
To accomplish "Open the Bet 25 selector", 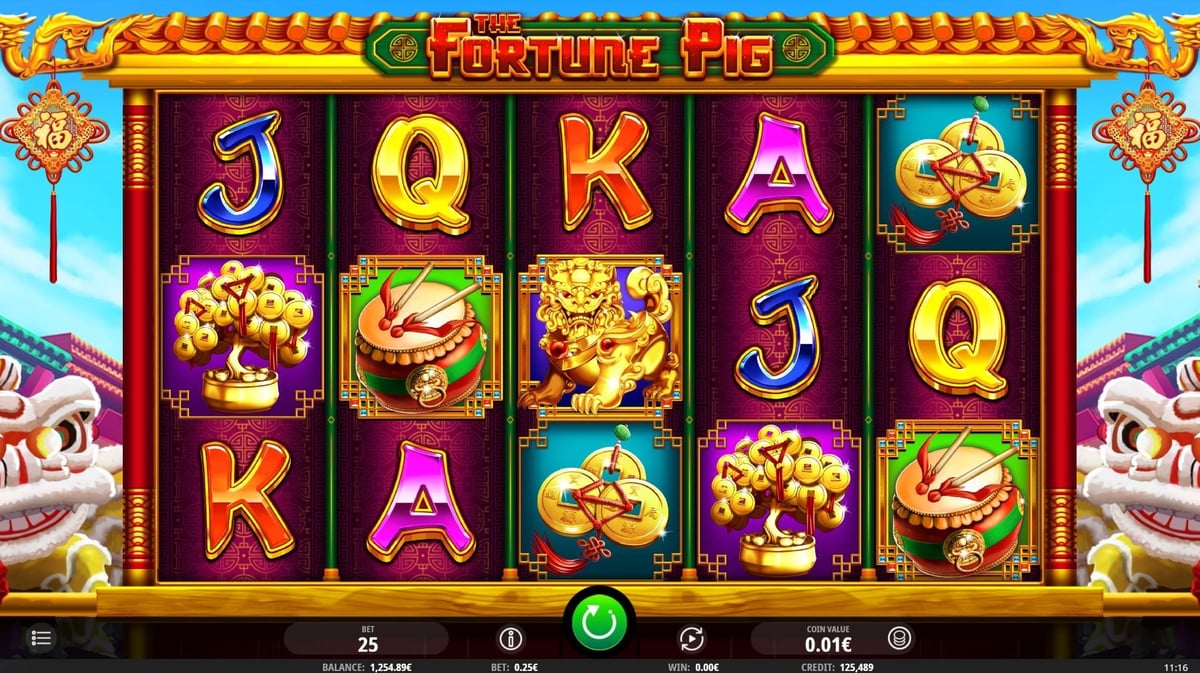I will click(x=366, y=638).
